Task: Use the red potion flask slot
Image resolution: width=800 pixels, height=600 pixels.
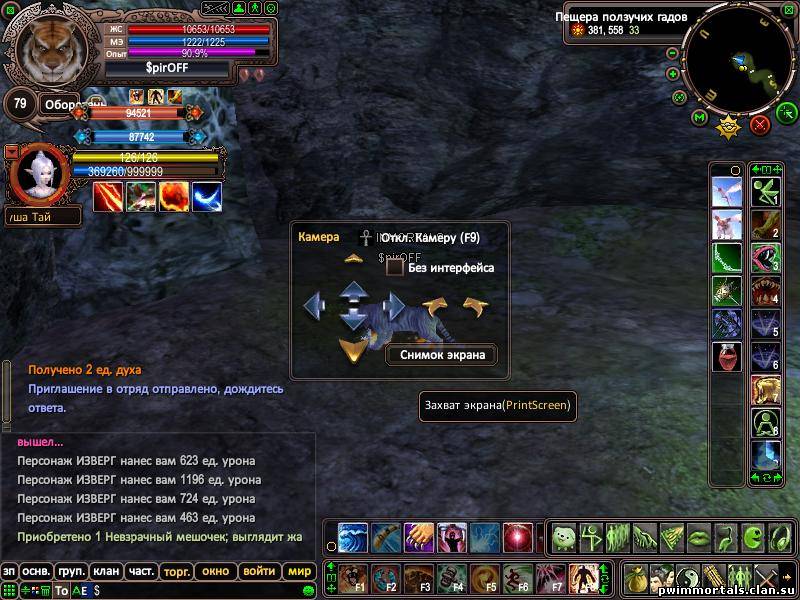Action: tap(726, 358)
